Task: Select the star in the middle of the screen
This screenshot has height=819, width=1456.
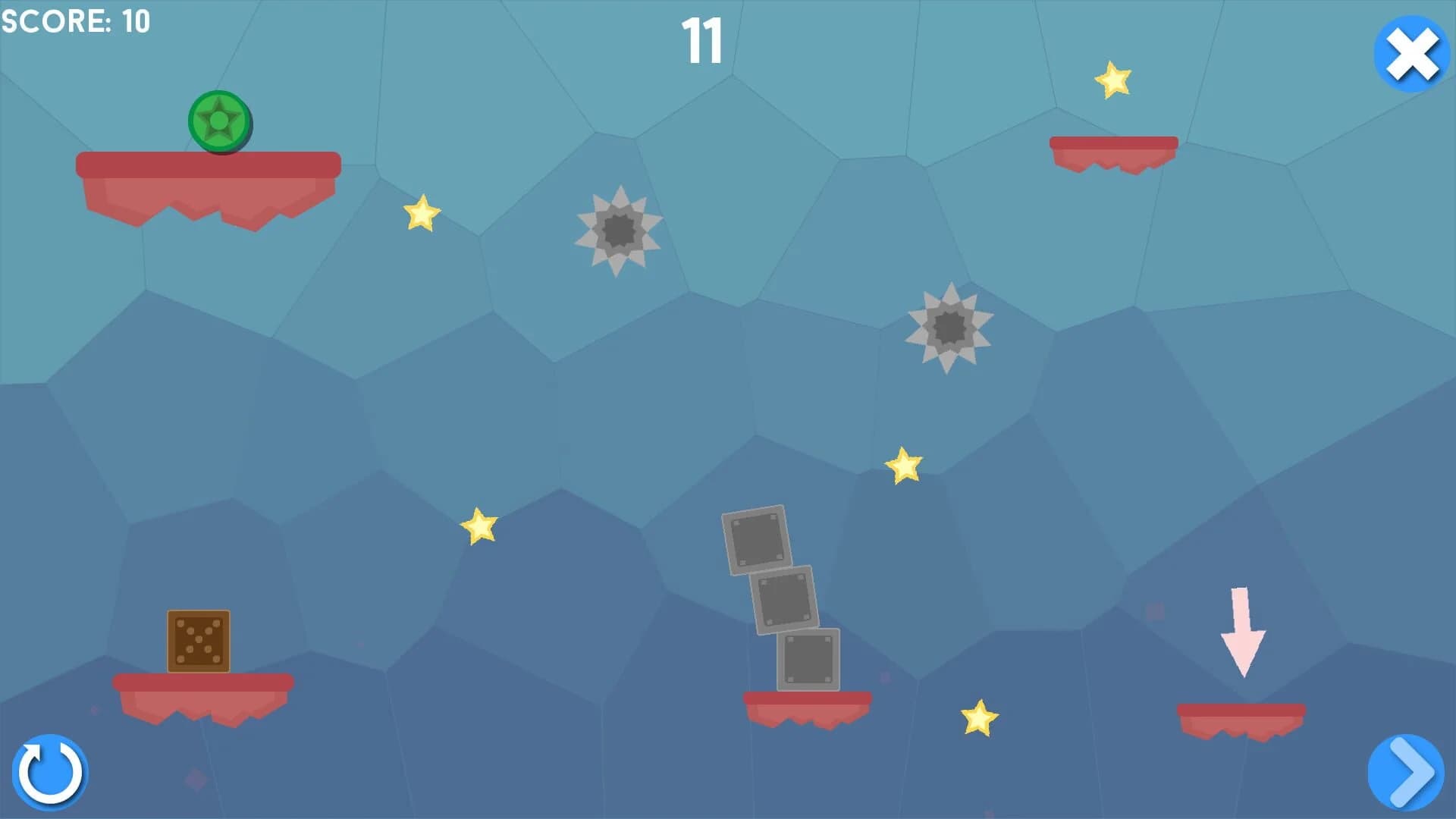Action: [903, 465]
